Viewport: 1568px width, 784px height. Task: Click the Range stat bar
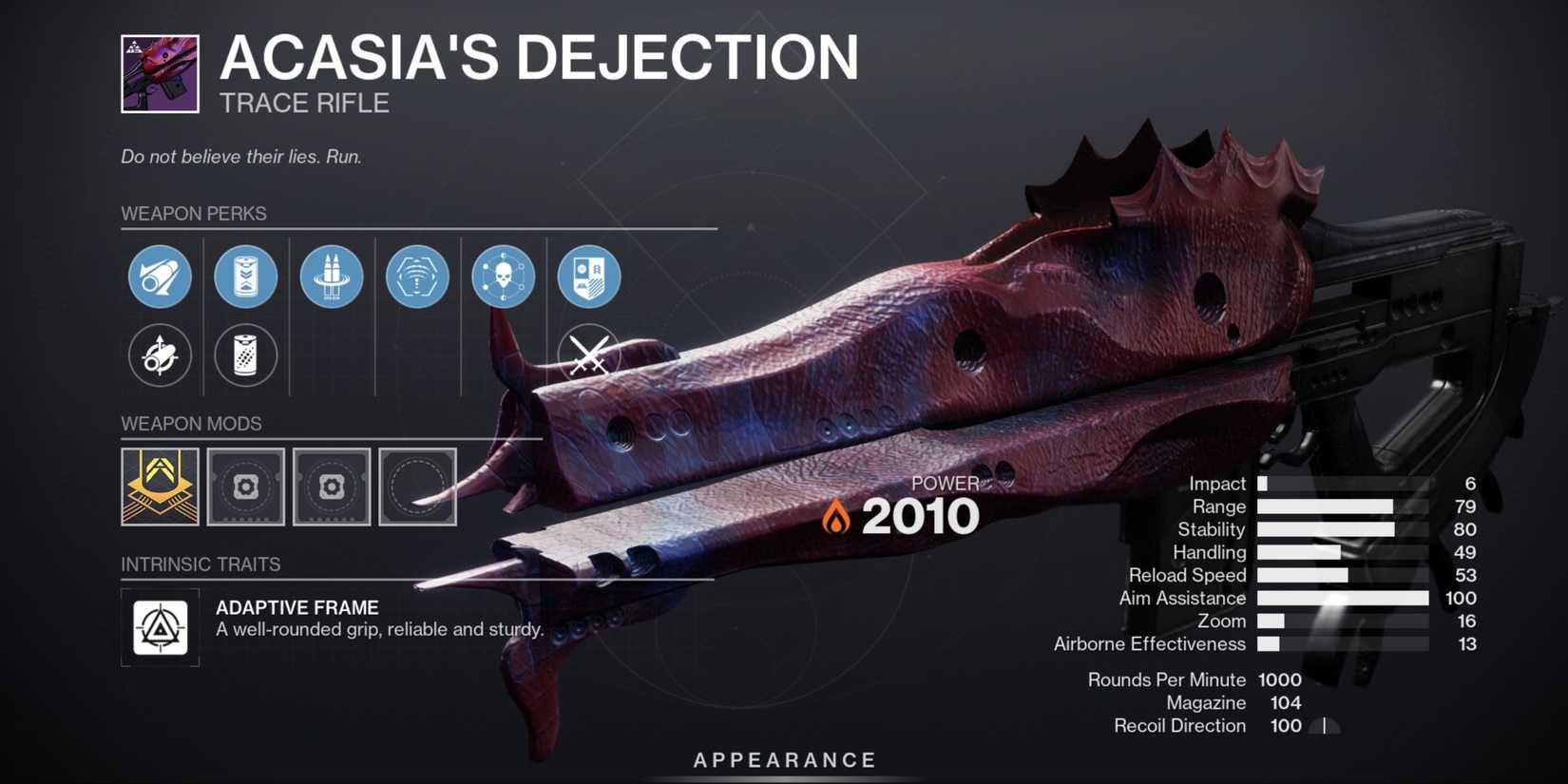tap(1326, 507)
